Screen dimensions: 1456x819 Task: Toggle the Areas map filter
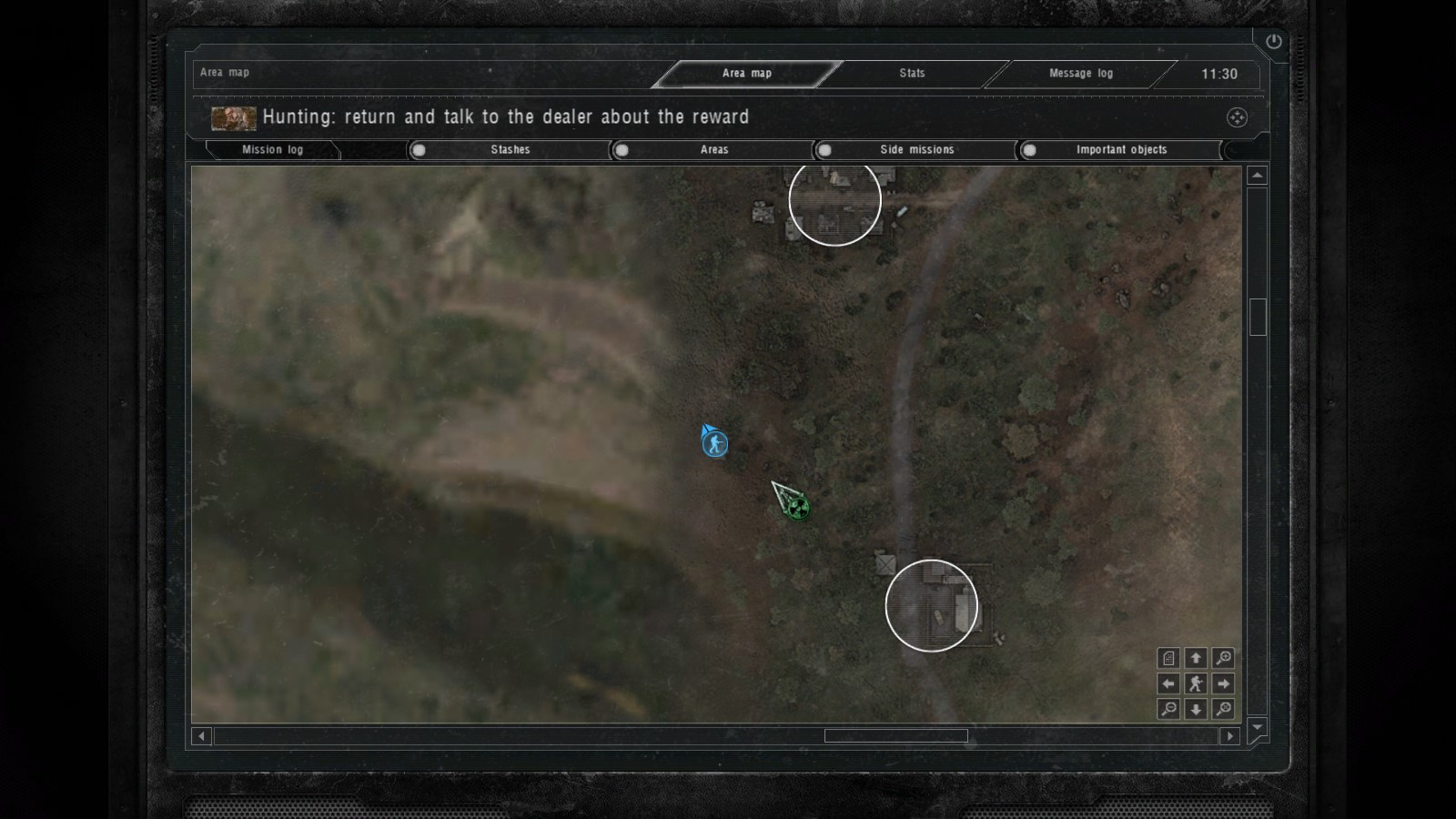point(622,150)
